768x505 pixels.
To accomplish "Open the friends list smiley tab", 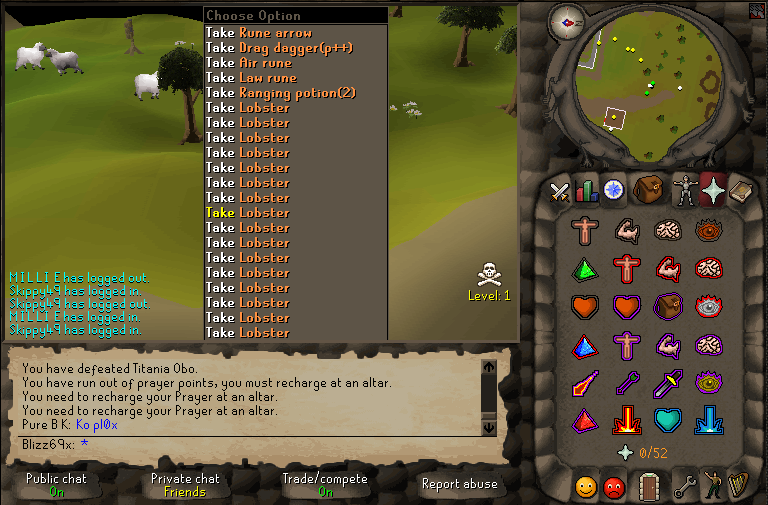I will tap(587, 487).
